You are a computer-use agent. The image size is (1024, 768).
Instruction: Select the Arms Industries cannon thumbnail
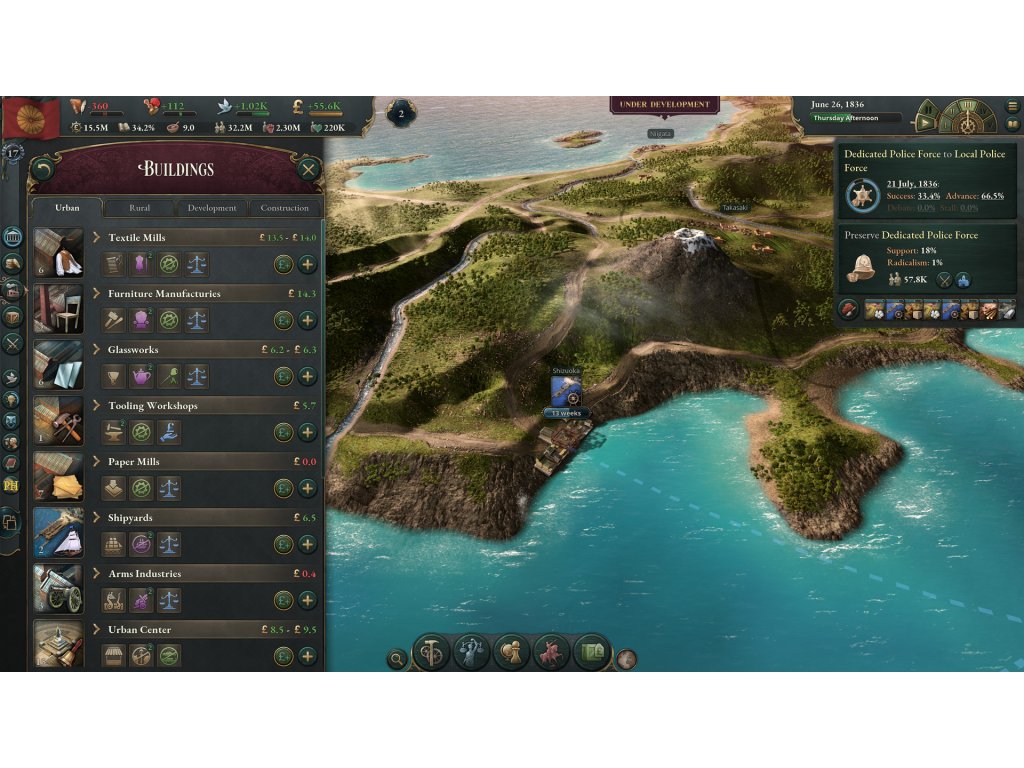(x=58, y=588)
